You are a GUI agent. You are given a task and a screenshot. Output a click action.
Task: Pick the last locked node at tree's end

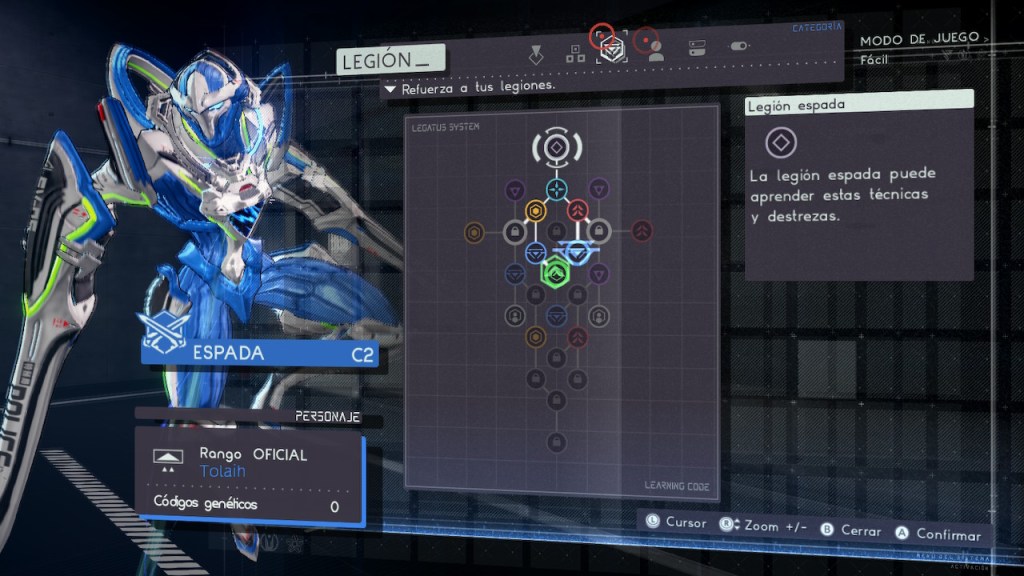pos(556,442)
